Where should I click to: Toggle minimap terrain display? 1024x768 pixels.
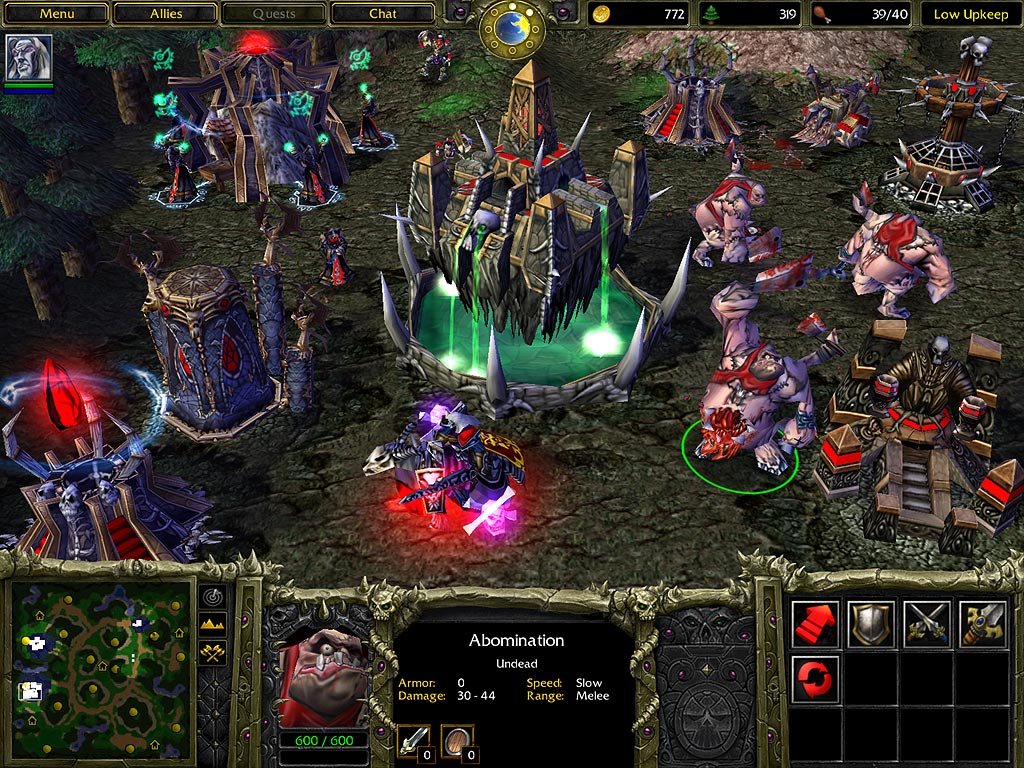pos(213,625)
